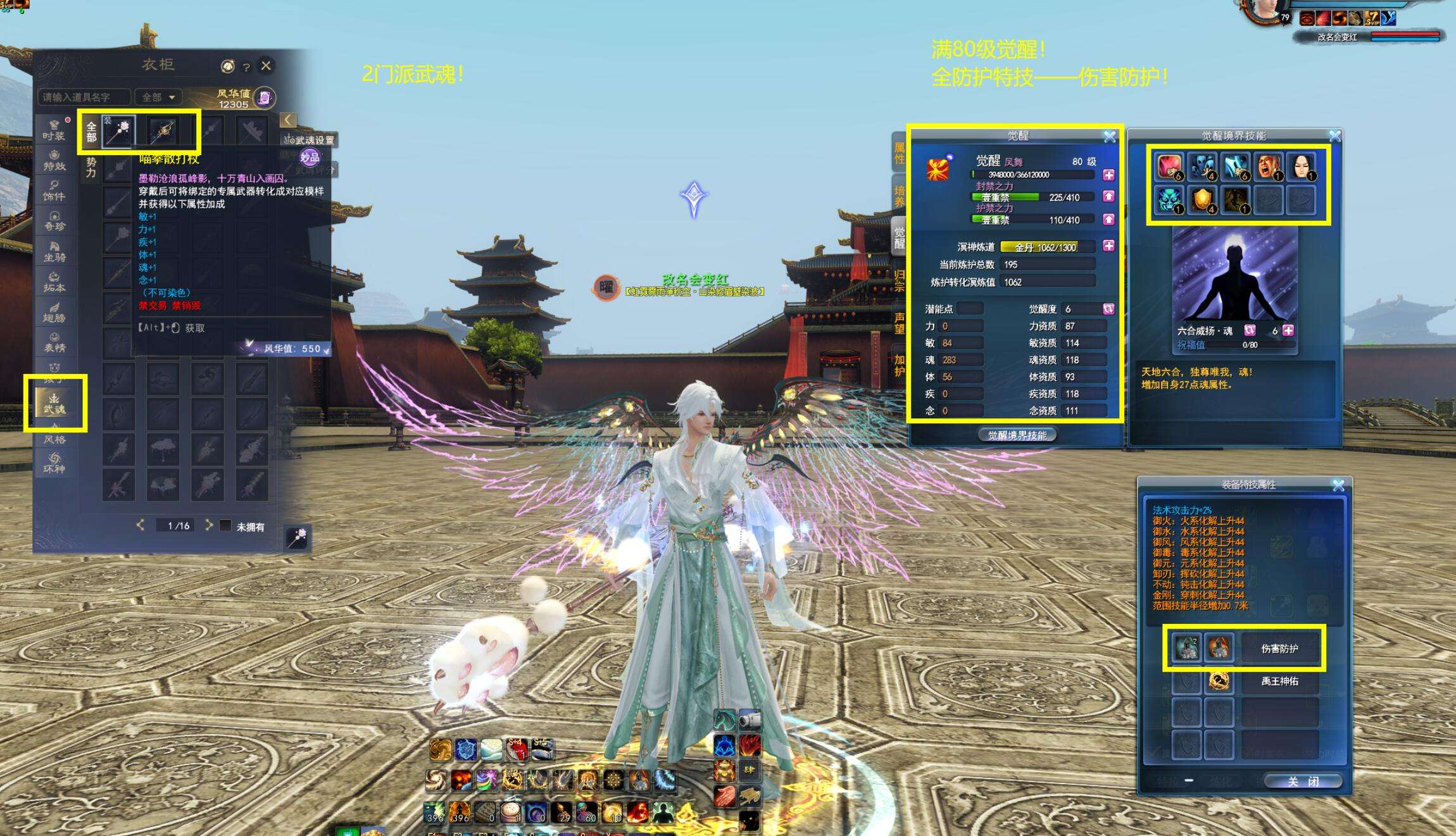Click the wardrobe item name search field

click(84, 97)
